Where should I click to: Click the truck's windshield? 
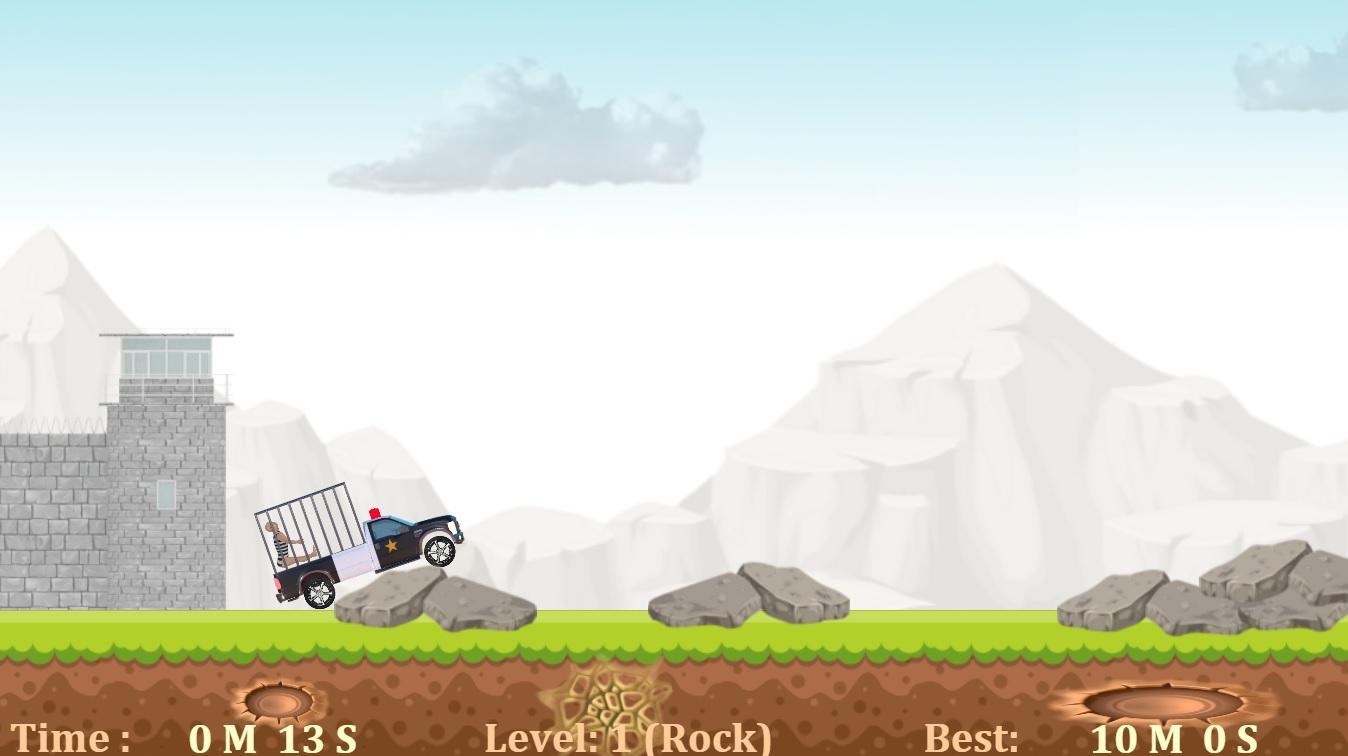pos(386,528)
